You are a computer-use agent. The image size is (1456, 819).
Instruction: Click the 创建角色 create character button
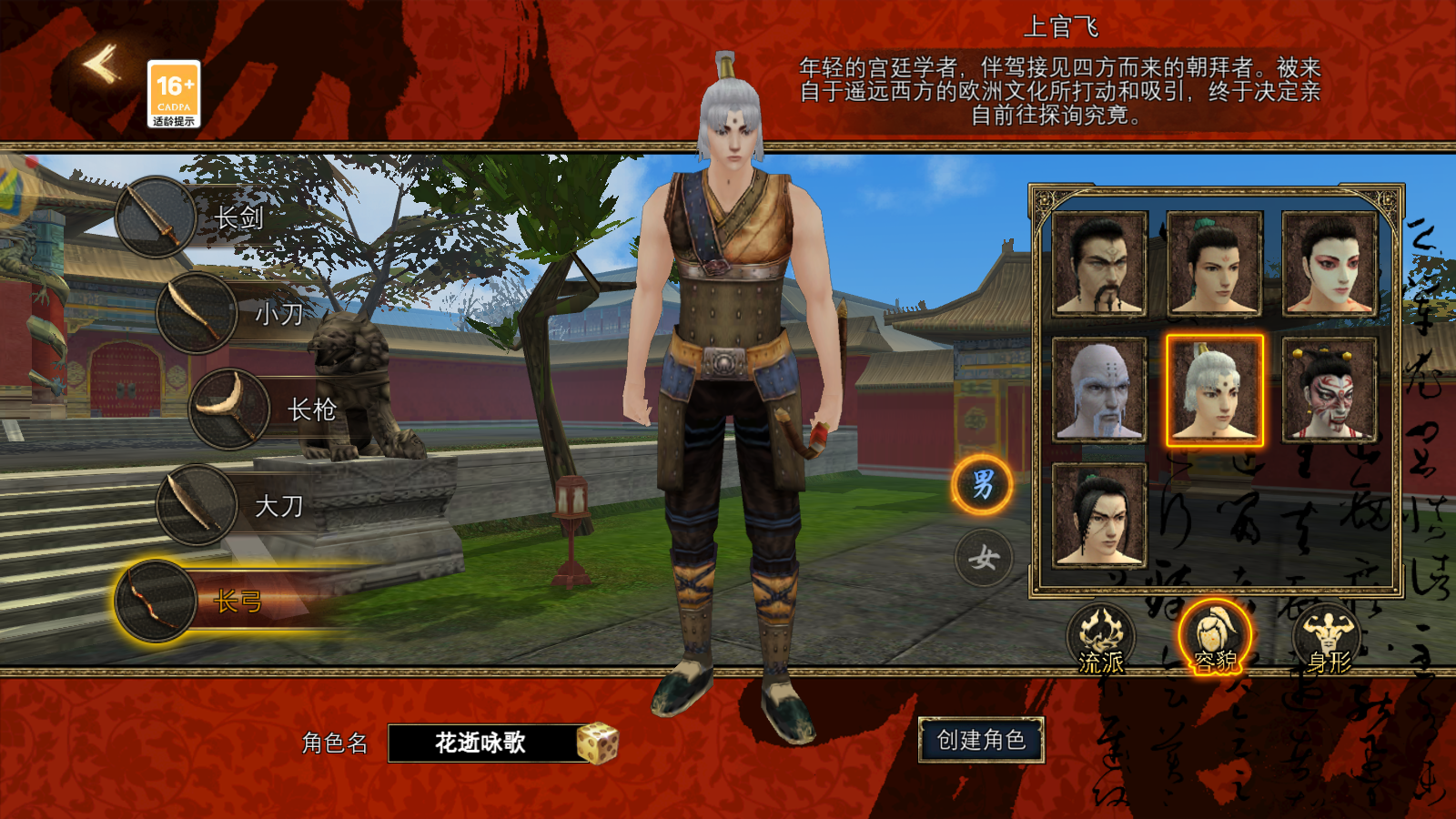coord(984,742)
